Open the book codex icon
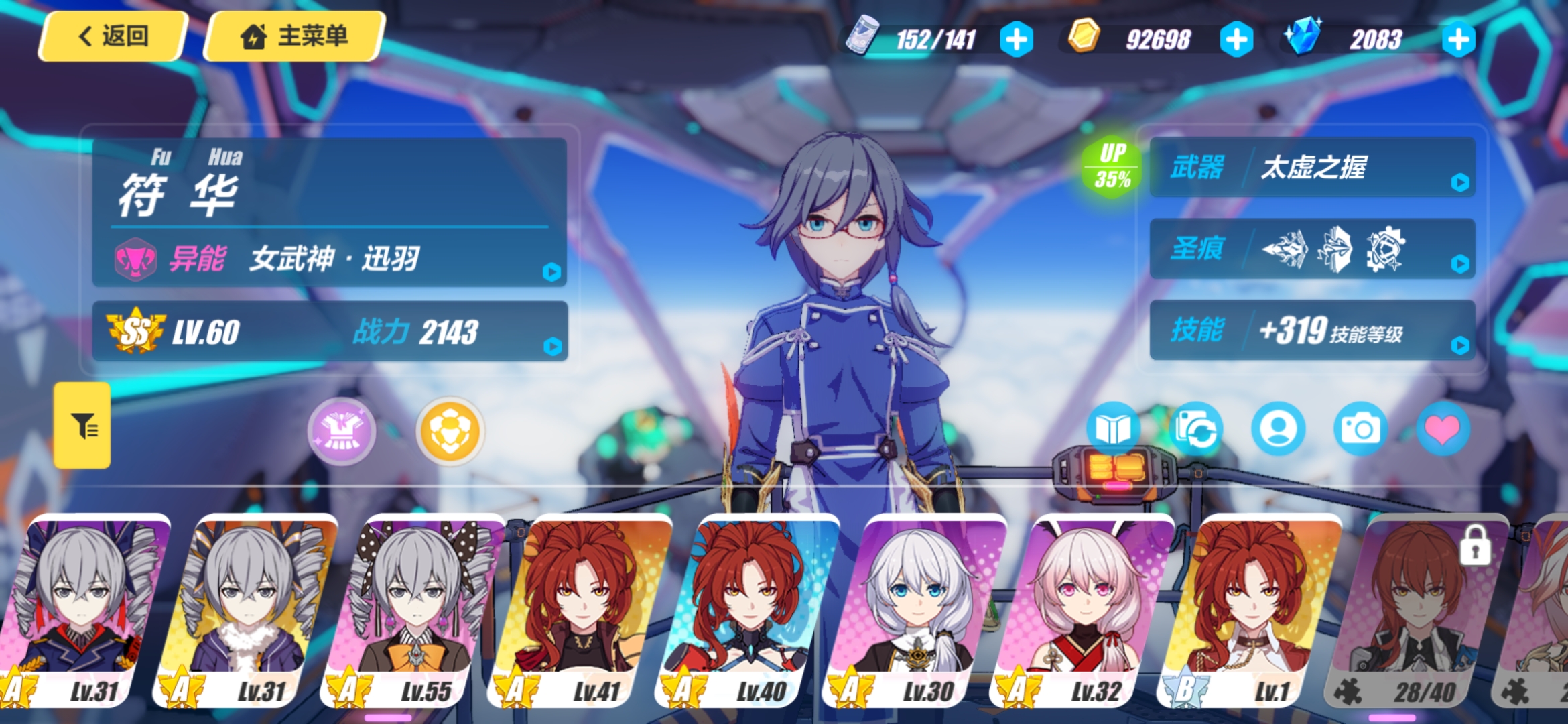The height and width of the screenshot is (724, 1568). coord(1113,429)
